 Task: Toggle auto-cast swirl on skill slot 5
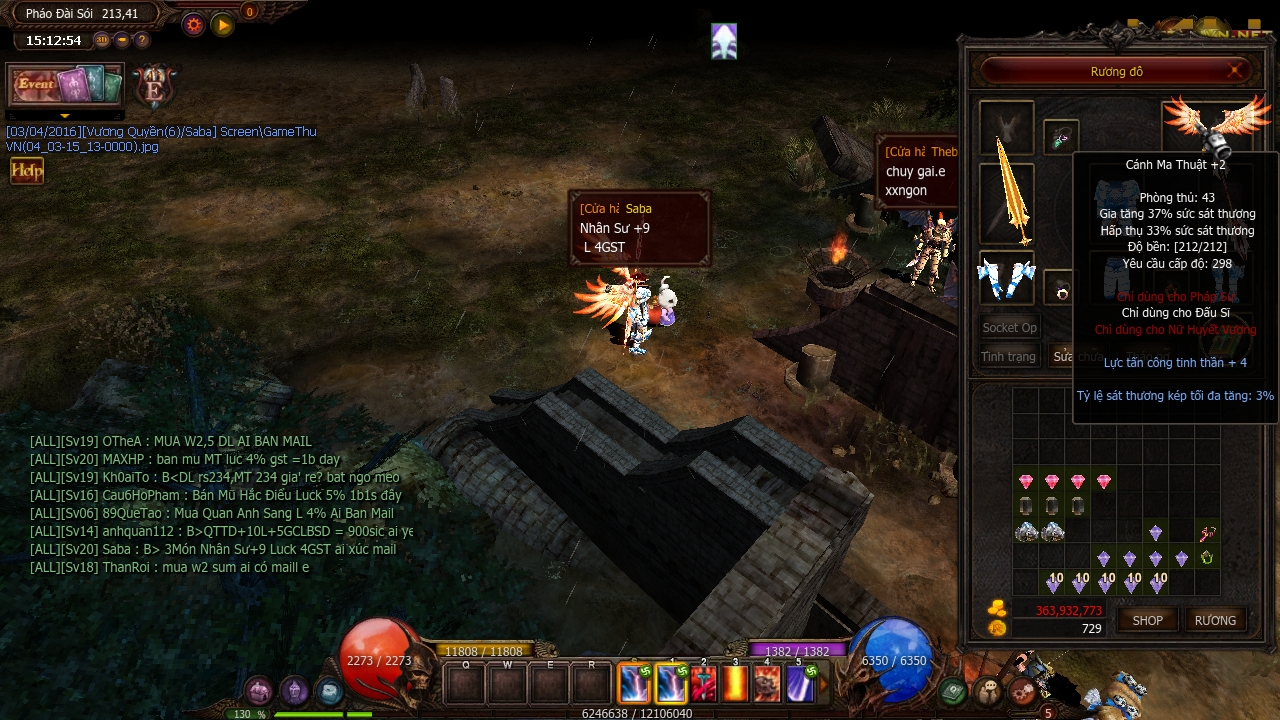(811, 672)
